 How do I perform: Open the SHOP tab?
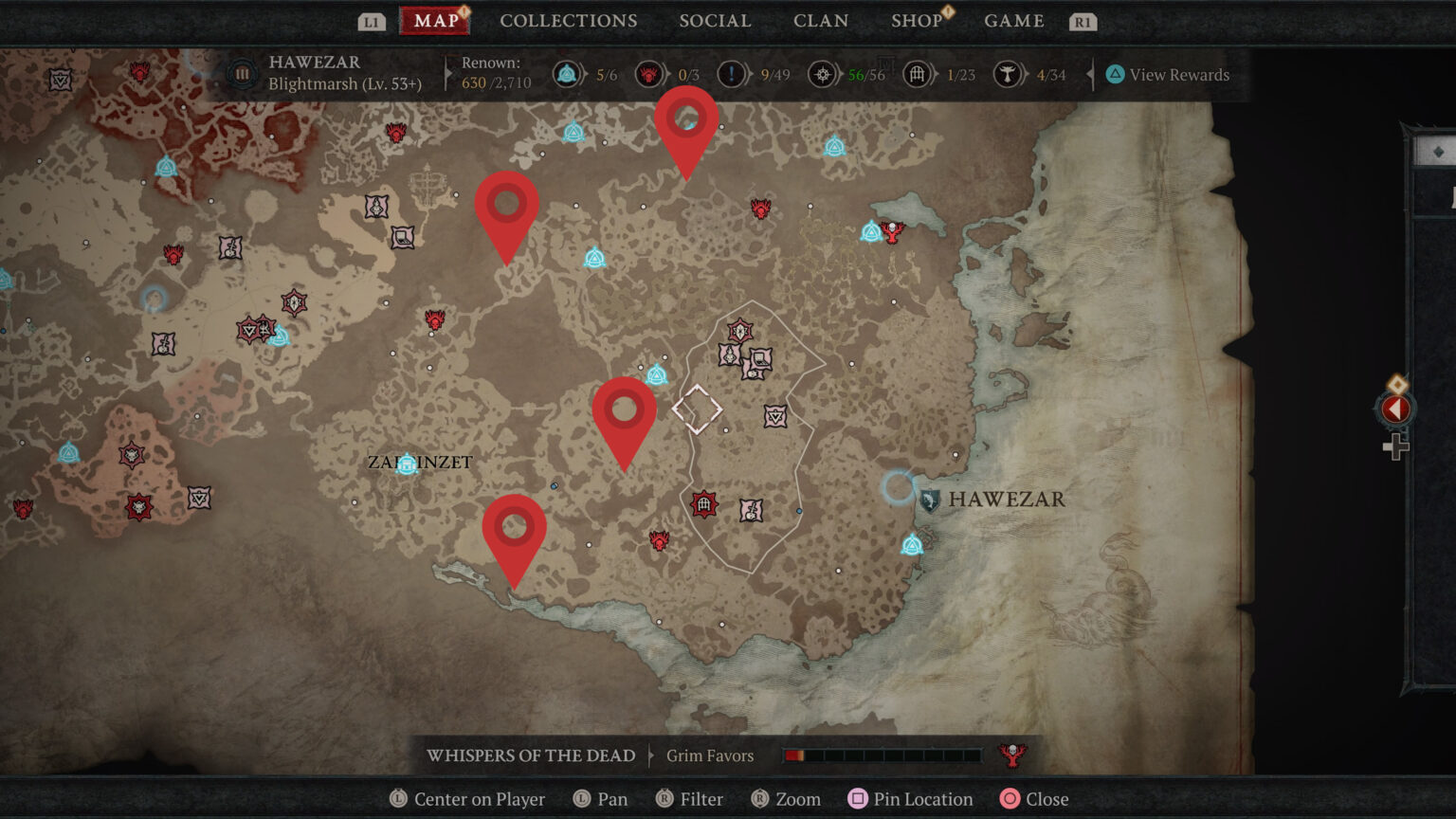(916, 20)
